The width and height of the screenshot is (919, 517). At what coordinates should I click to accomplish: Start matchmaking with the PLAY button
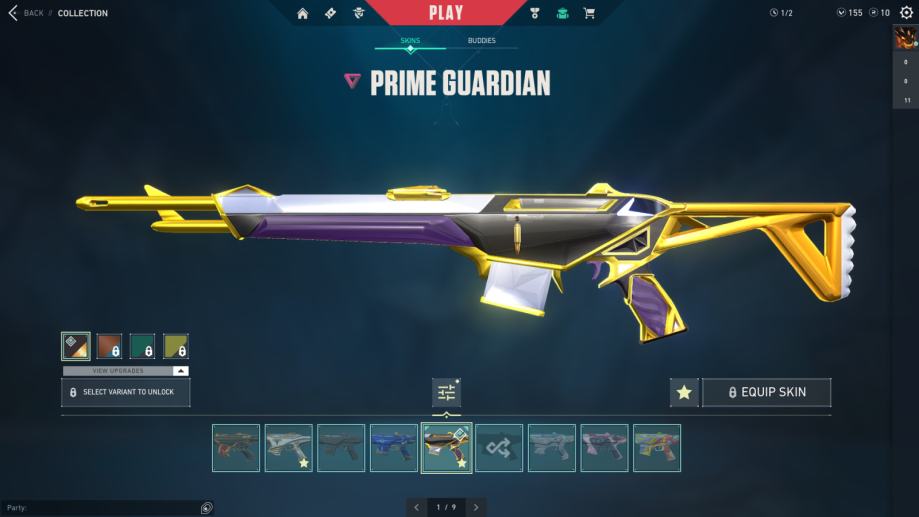point(445,13)
